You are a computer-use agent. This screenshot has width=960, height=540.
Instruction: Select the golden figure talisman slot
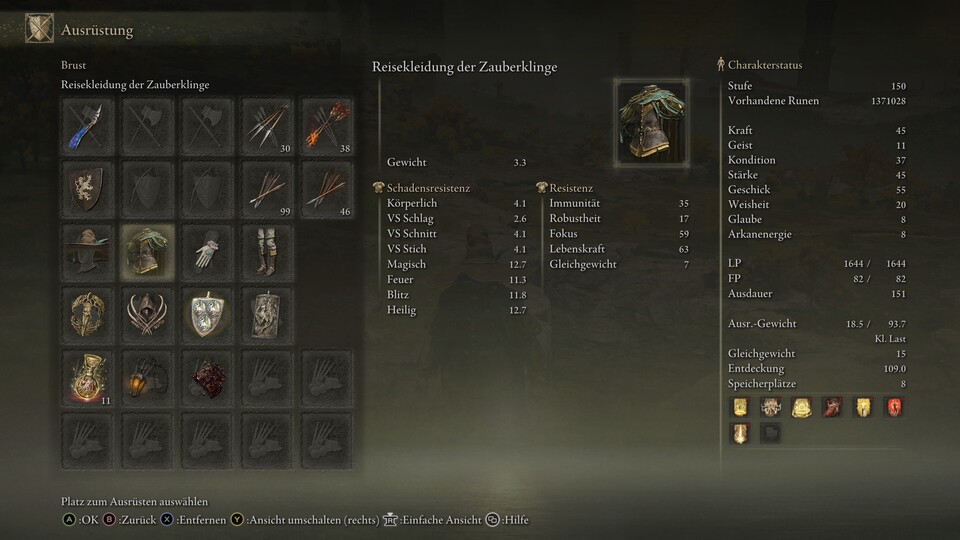point(88,313)
